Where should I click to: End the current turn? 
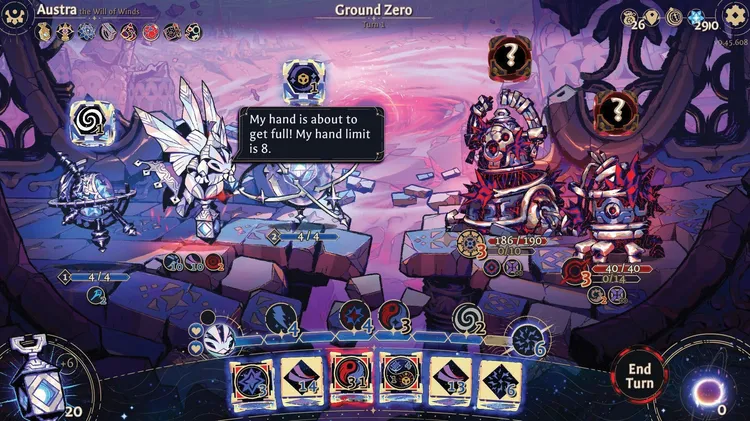pos(639,375)
